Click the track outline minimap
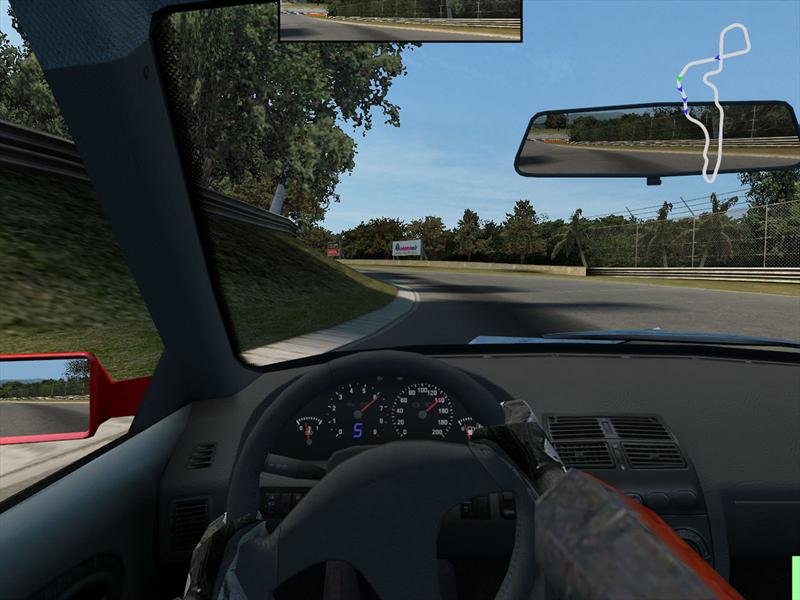Image resolution: width=800 pixels, height=600 pixels. coord(714,101)
